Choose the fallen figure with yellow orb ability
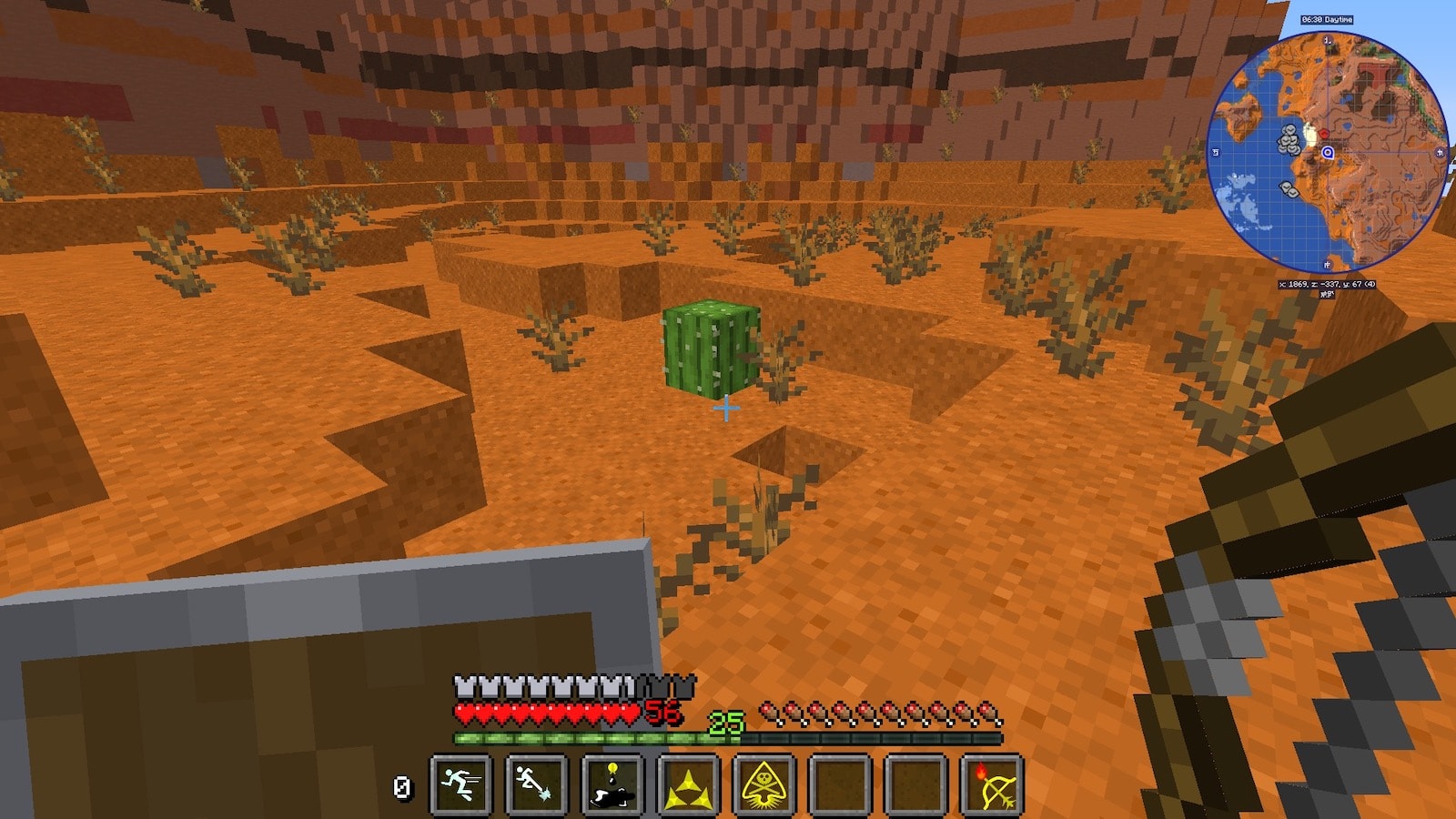This screenshot has height=819, width=1456. (x=612, y=784)
